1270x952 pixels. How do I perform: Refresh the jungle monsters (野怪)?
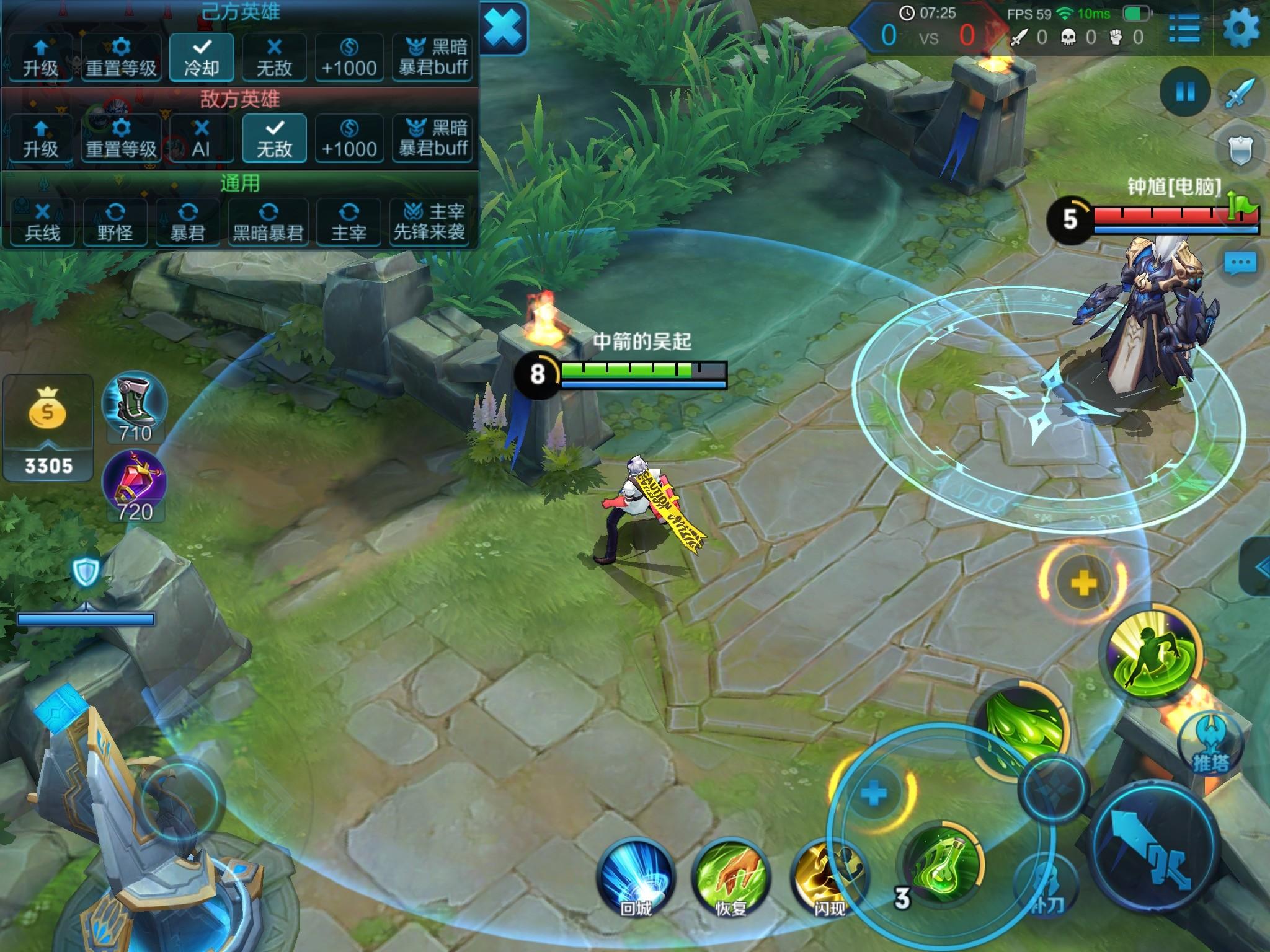pyautogui.click(x=115, y=222)
